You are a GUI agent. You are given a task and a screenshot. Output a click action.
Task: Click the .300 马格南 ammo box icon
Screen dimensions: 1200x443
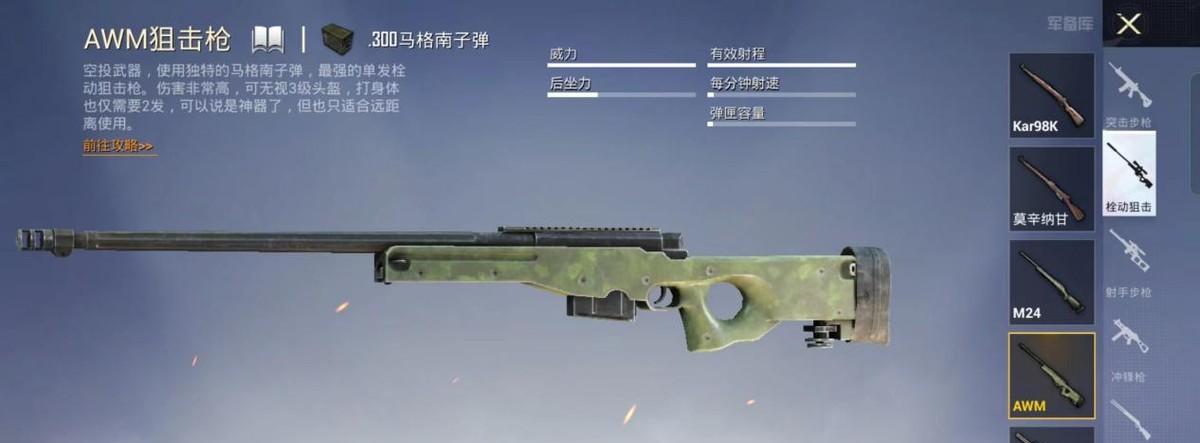point(338,40)
